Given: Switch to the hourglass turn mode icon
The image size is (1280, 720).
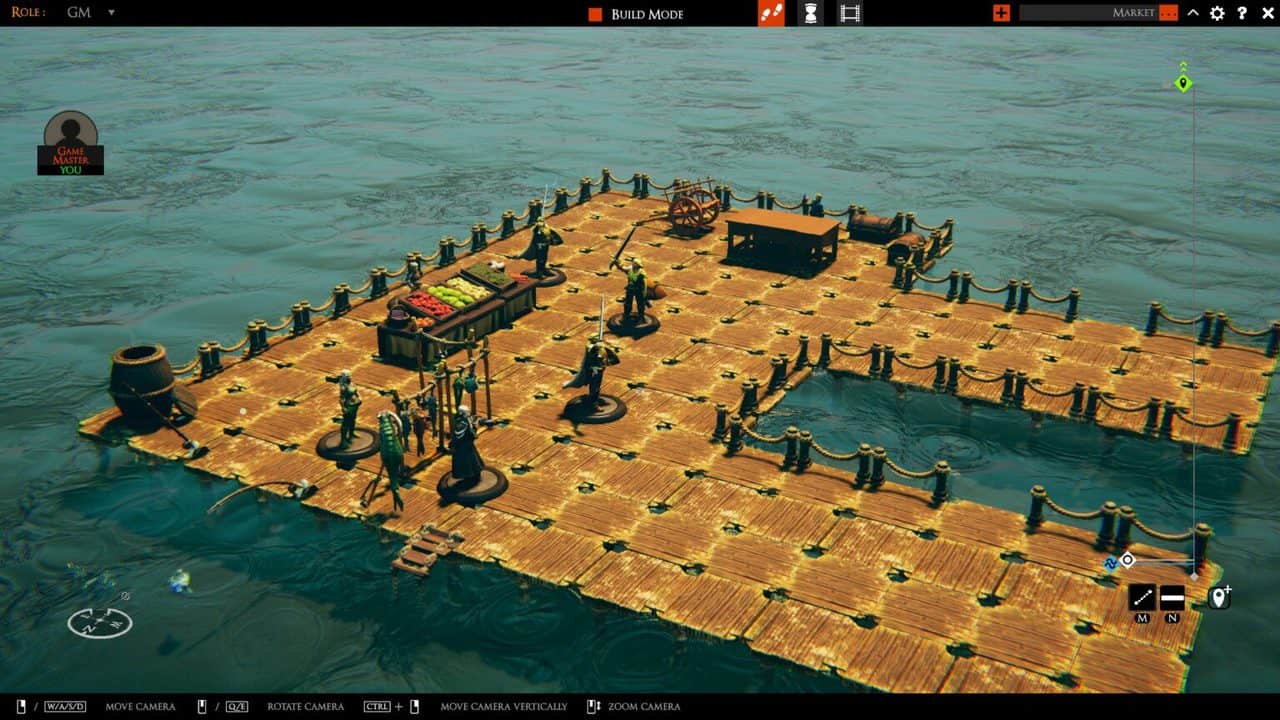Looking at the screenshot, I should 811,13.
